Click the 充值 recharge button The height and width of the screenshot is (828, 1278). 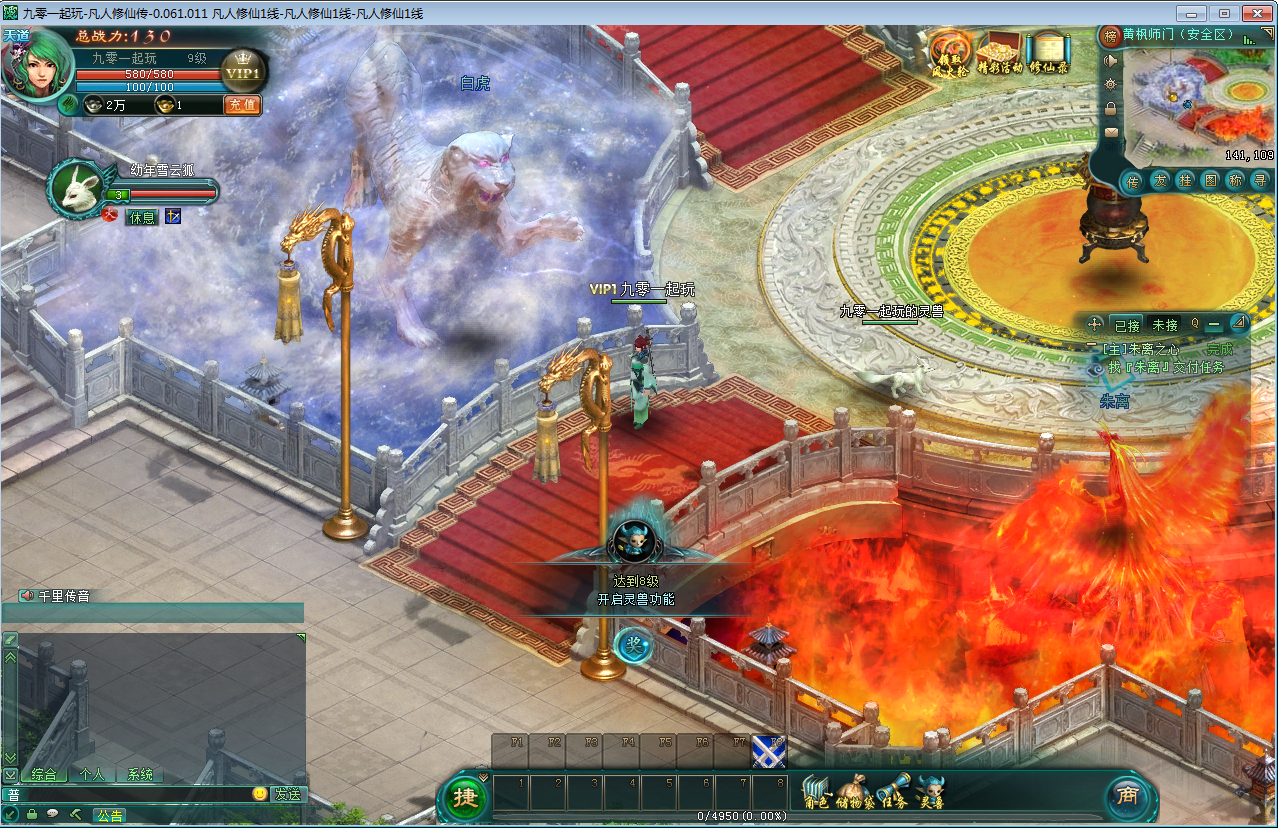(242, 104)
